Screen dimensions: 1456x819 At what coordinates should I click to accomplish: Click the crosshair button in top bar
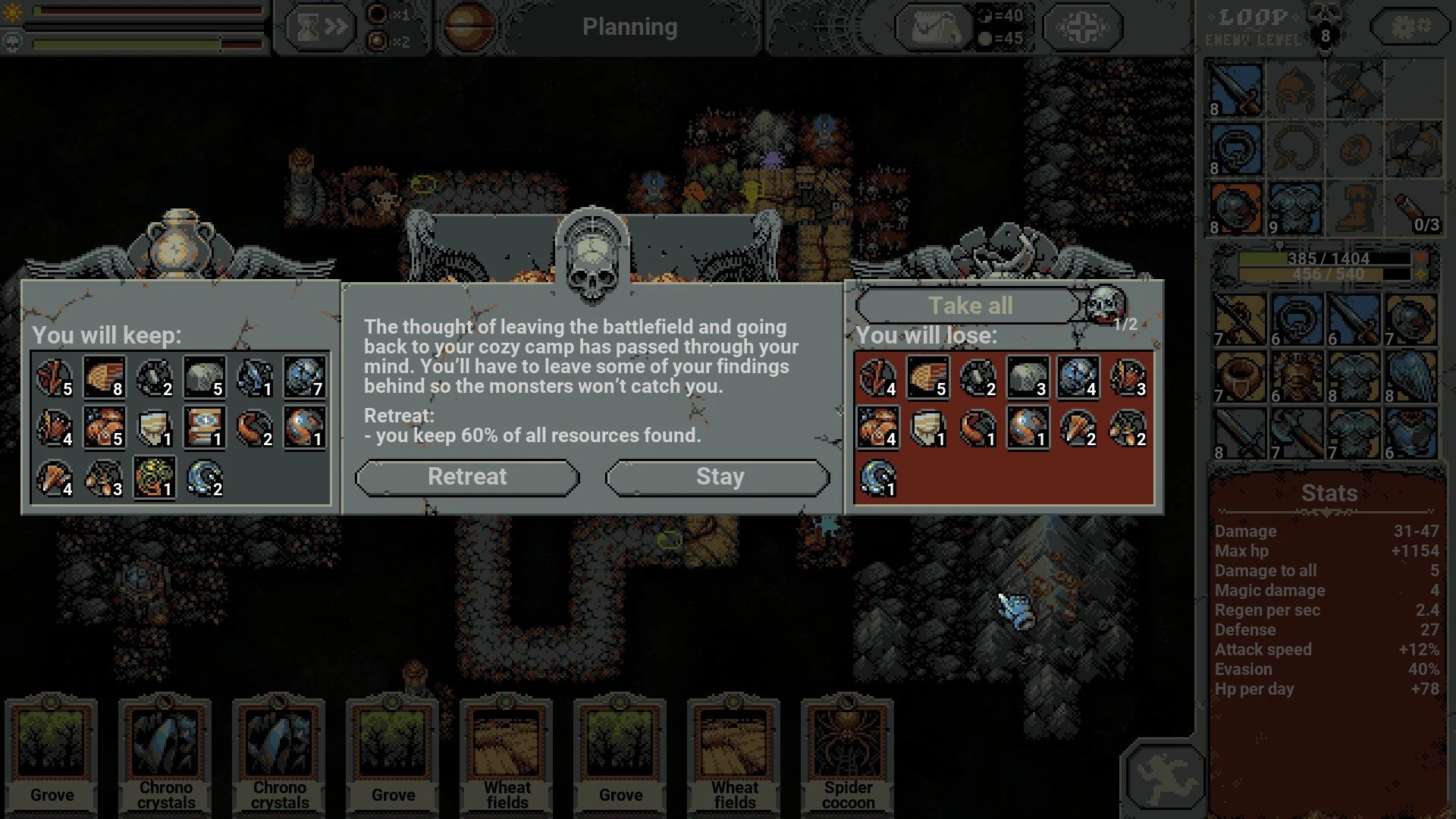pyautogui.click(x=1083, y=28)
